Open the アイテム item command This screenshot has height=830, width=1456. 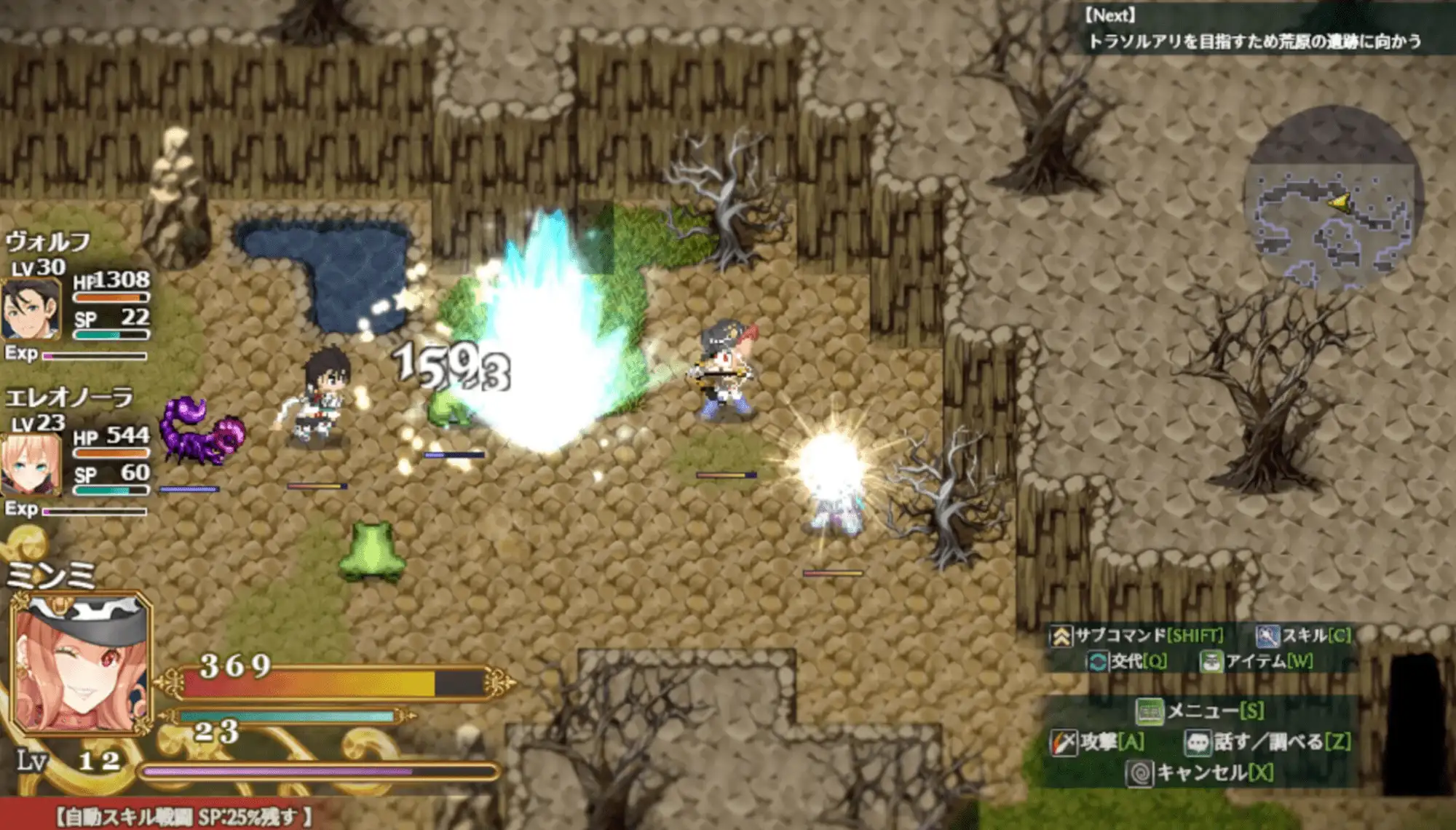point(1257,661)
